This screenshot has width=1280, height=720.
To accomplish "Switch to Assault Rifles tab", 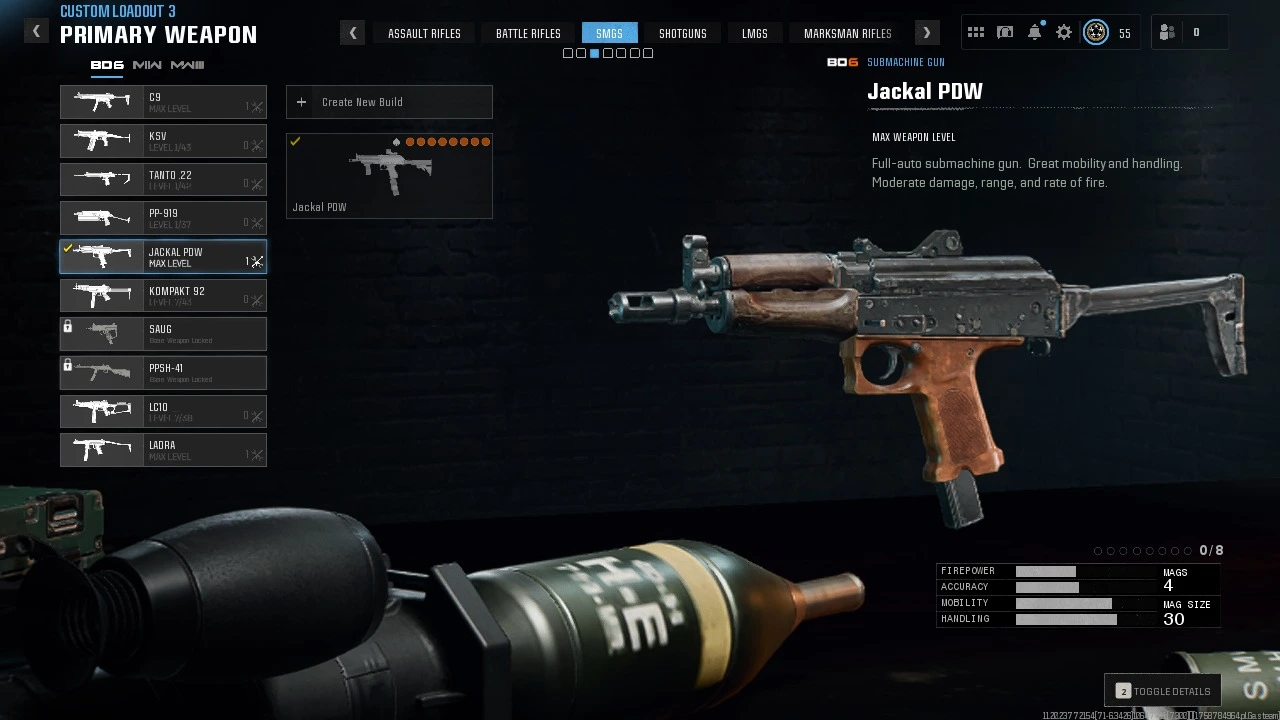I will click(x=424, y=33).
